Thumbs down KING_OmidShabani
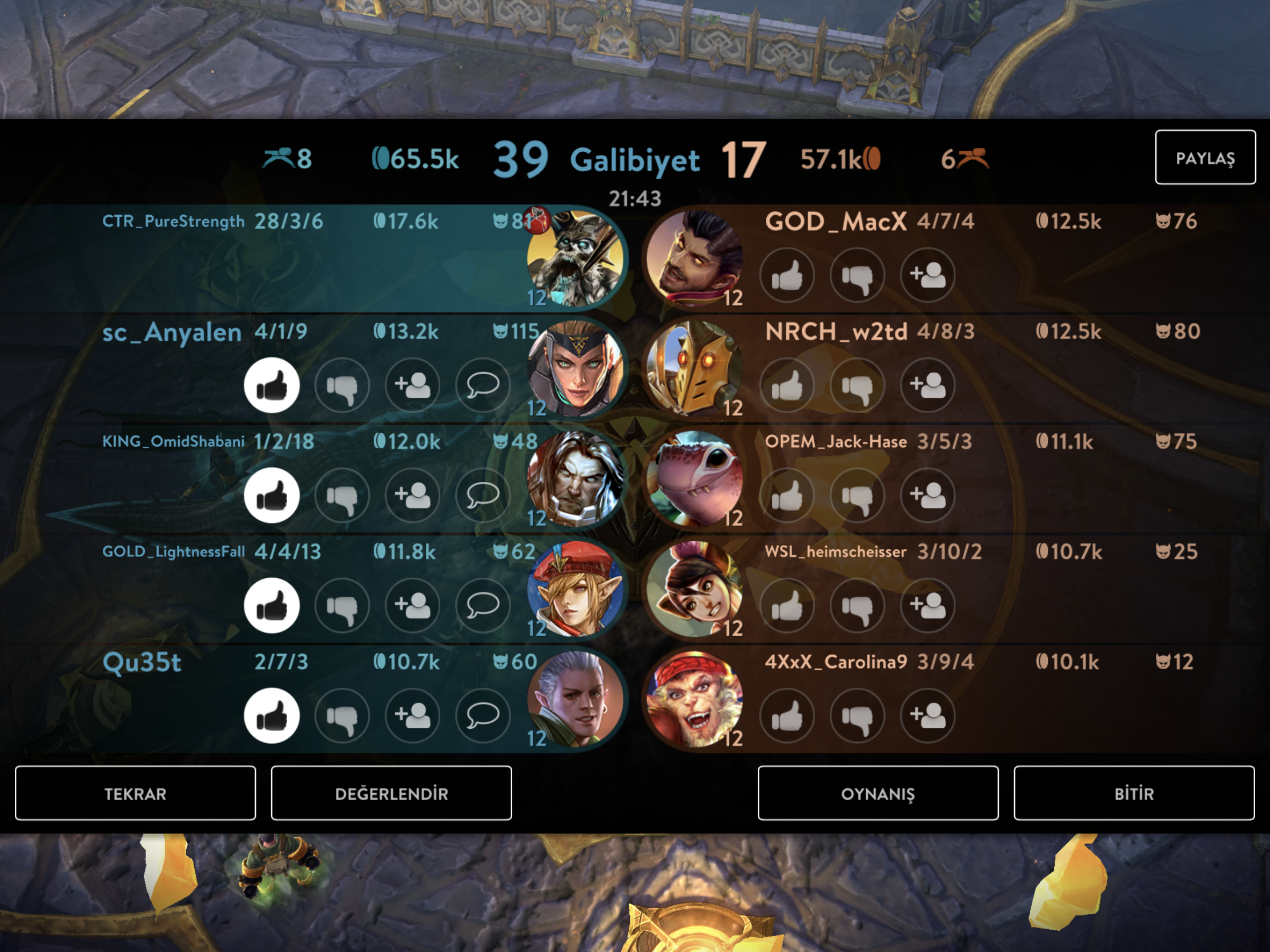The image size is (1270, 952). click(342, 495)
